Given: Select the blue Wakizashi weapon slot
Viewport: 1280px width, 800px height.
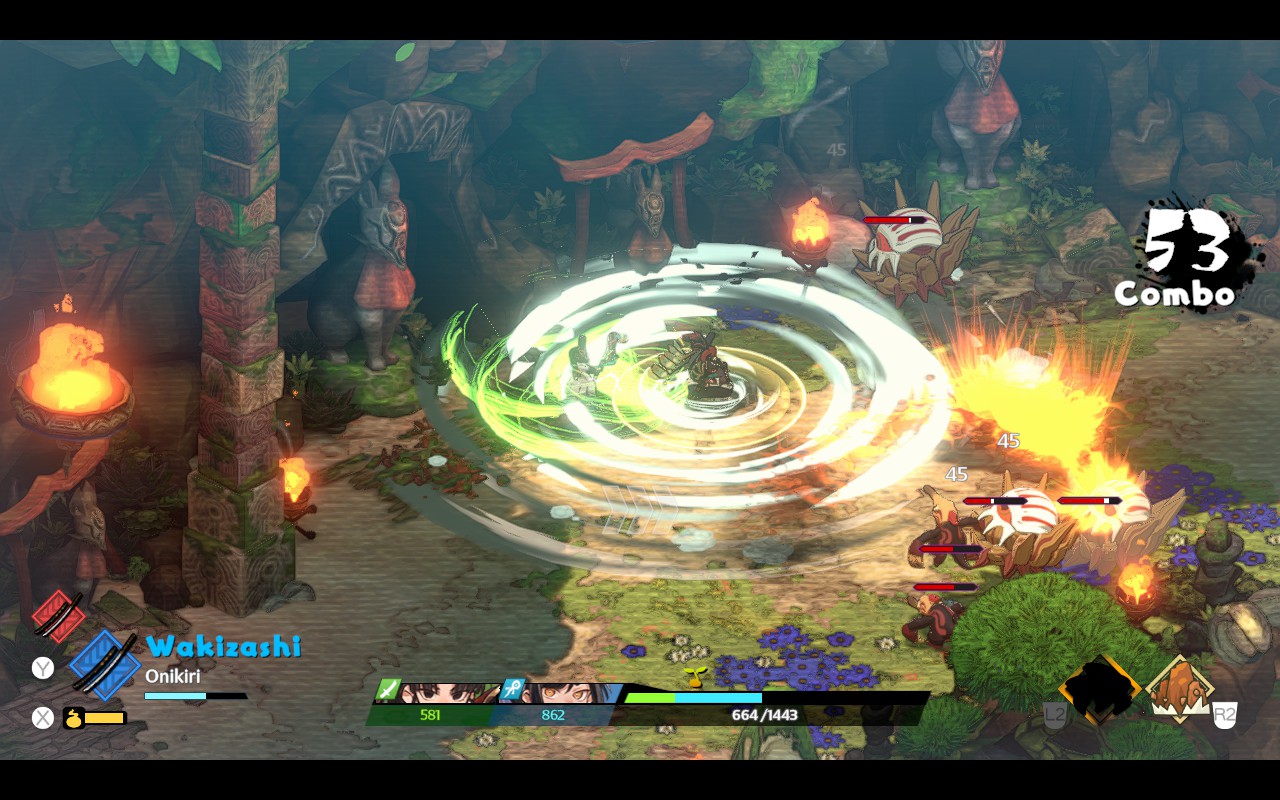Looking at the screenshot, I should 103,663.
